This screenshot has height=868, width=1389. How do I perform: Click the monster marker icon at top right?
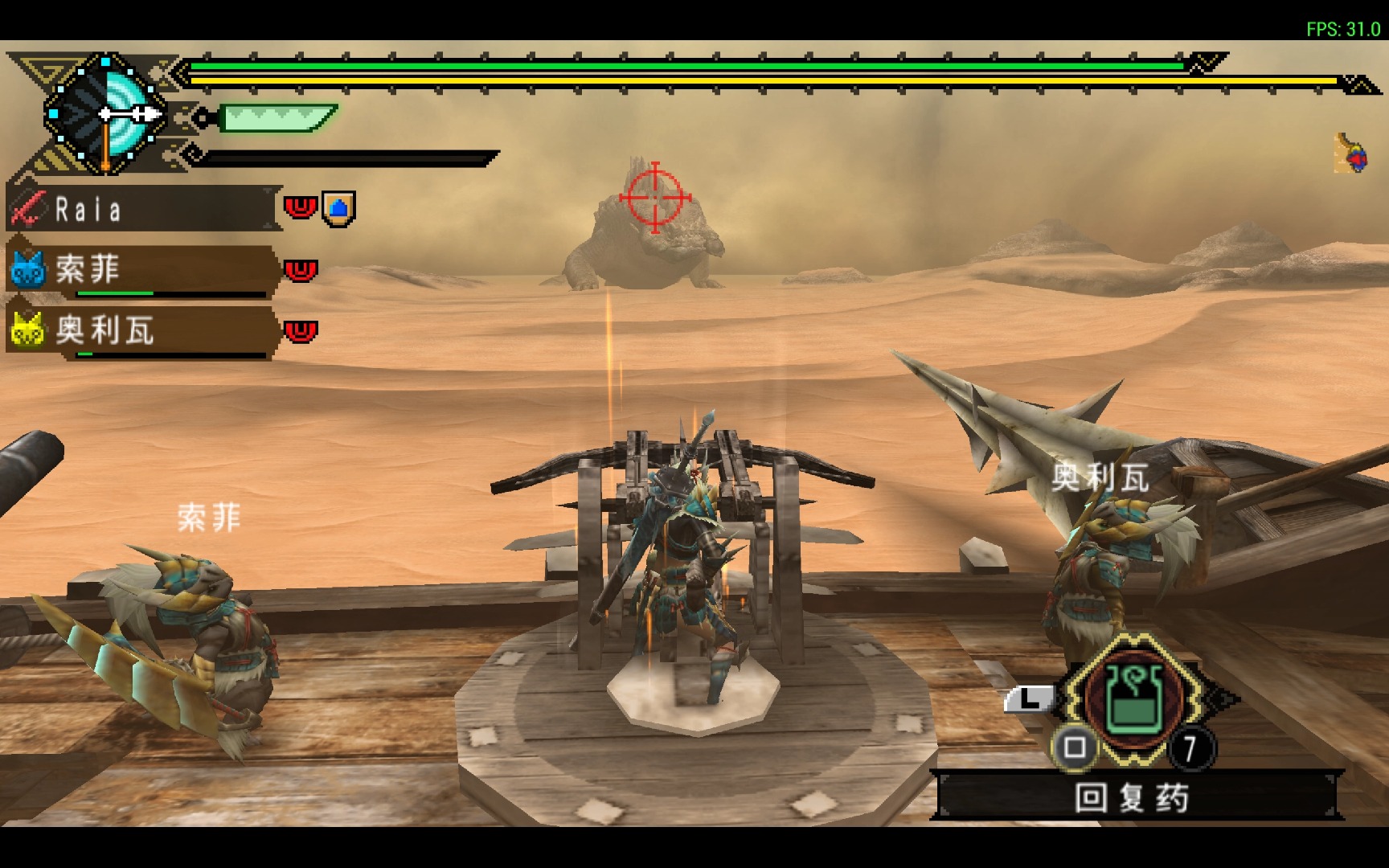point(1351,154)
